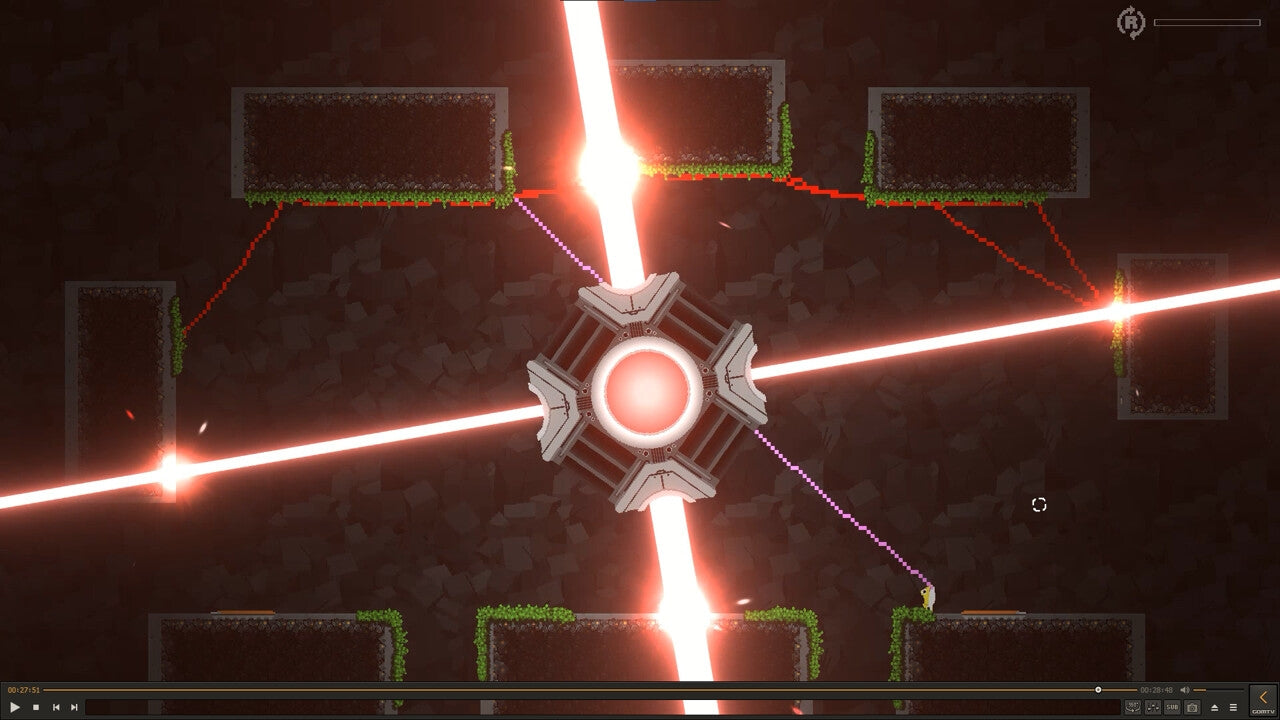Click the GOMTV logo button

click(x=1263, y=712)
